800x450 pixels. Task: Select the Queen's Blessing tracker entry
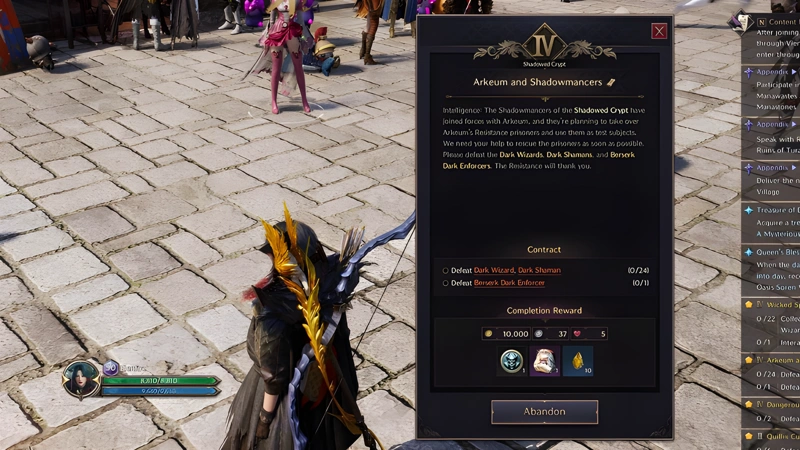tap(776, 253)
